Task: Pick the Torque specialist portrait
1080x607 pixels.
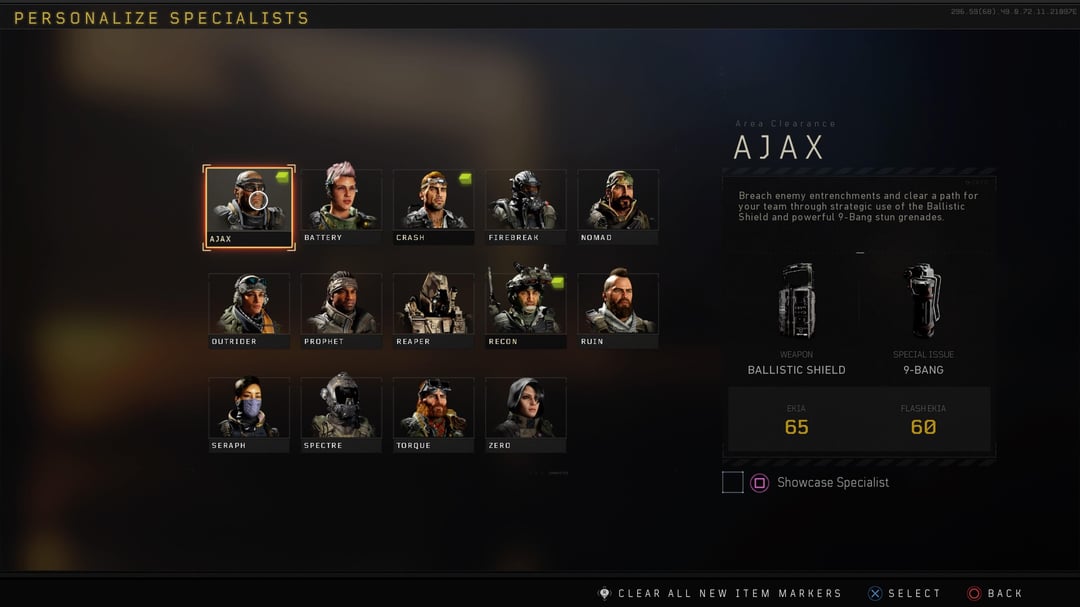Action: coord(433,411)
